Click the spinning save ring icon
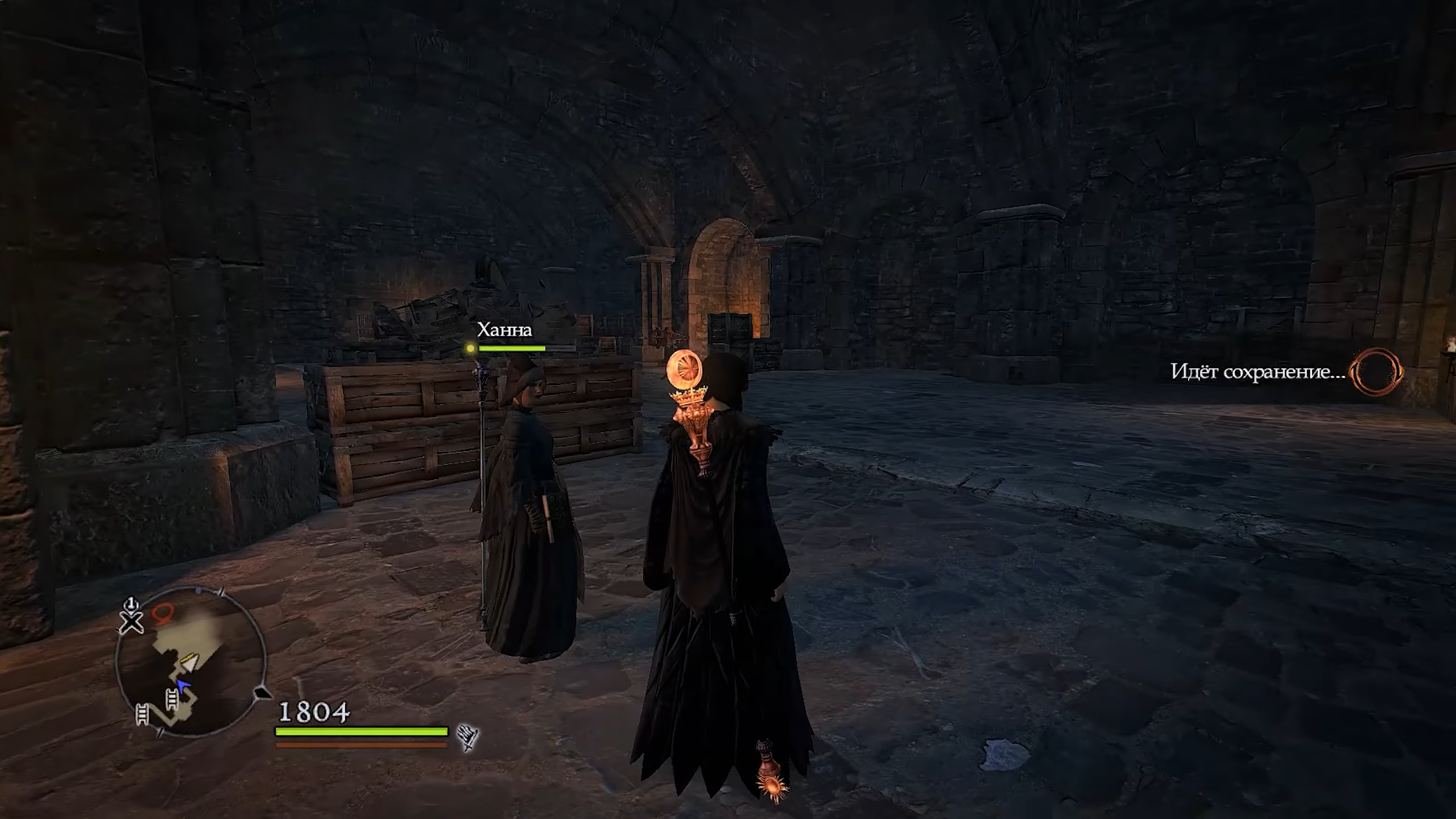Image resolution: width=1456 pixels, height=819 pixels. coord(1376,372)
